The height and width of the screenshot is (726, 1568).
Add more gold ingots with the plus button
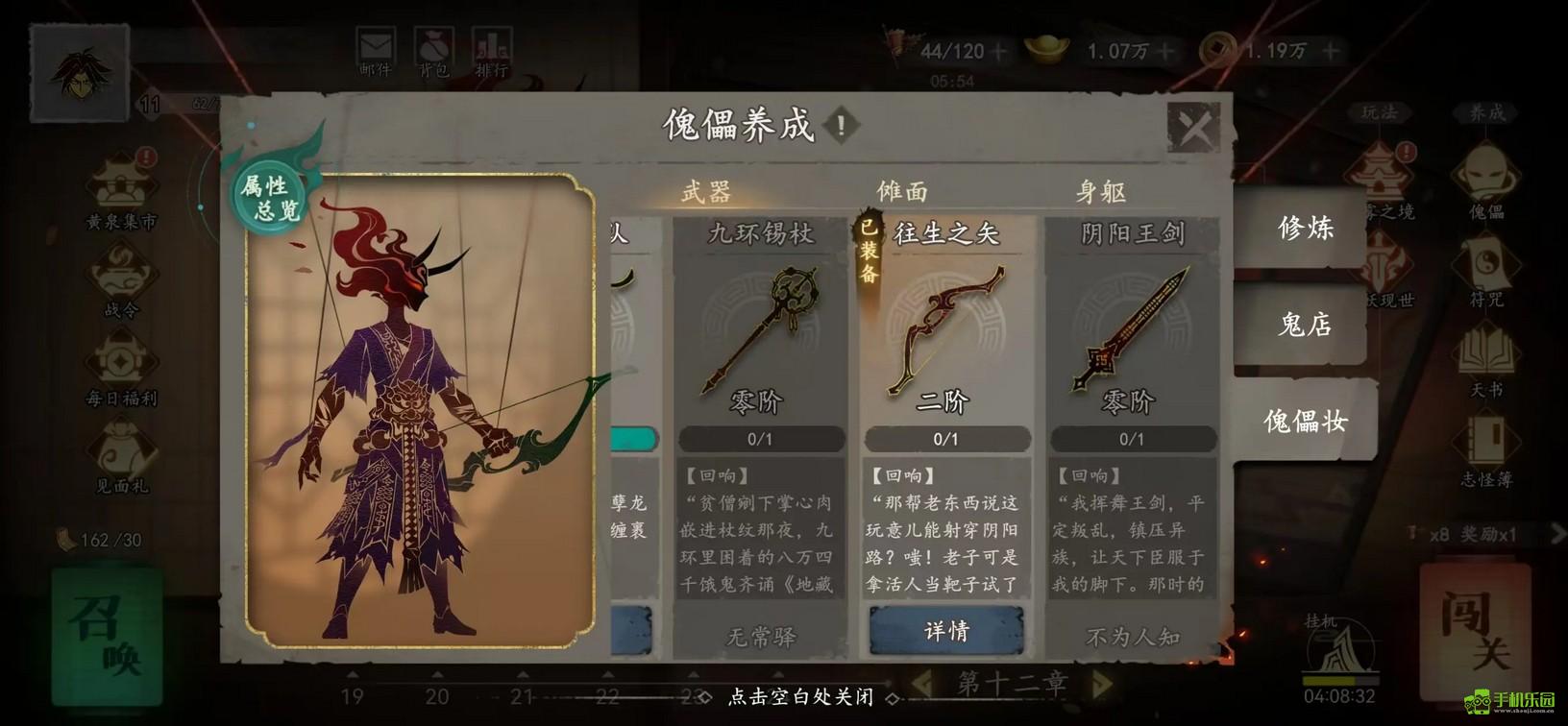pyautogui.click(x=1166, y=51)
